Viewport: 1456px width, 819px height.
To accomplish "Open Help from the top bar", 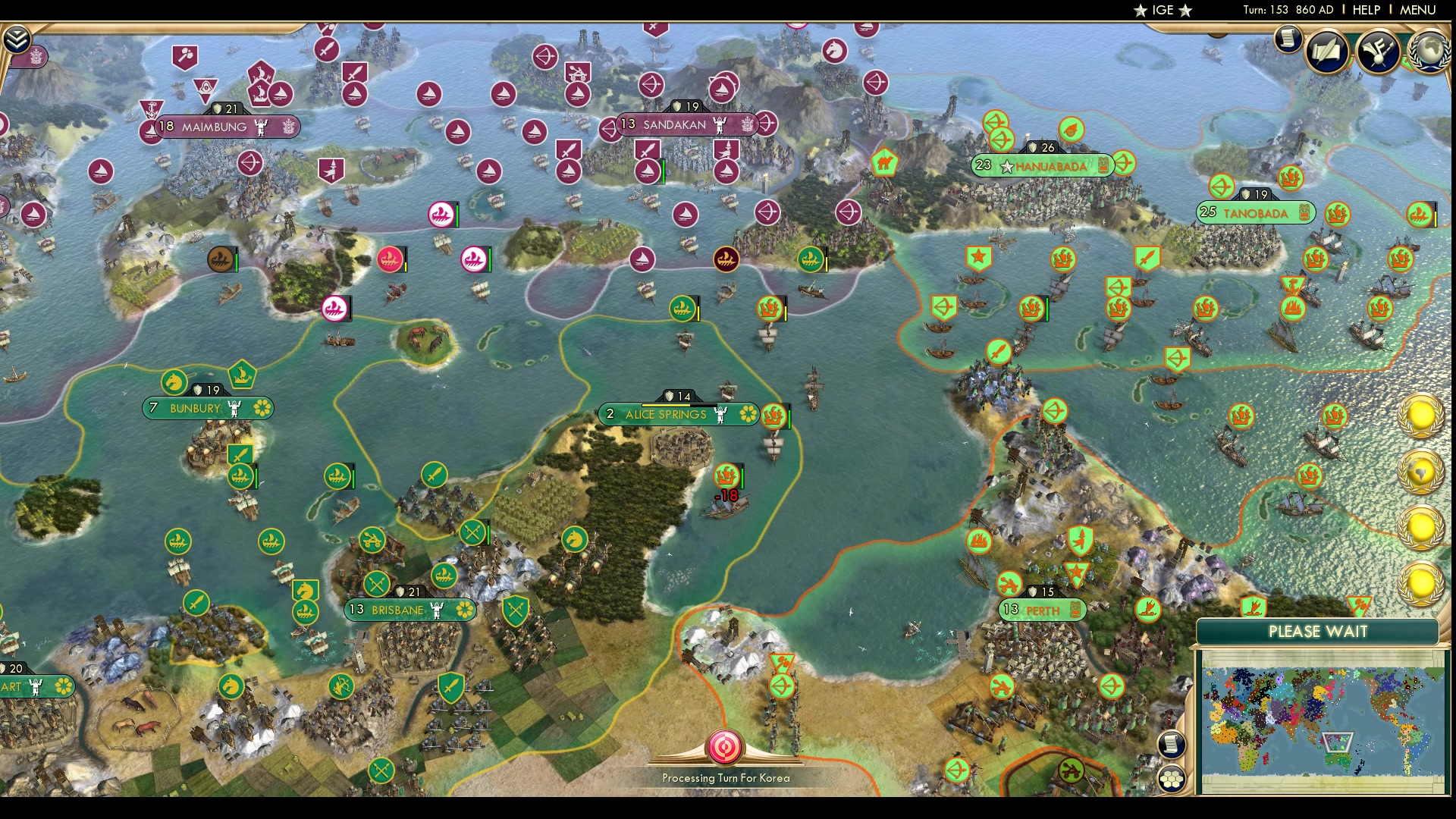I will [x=1366, y=11].
